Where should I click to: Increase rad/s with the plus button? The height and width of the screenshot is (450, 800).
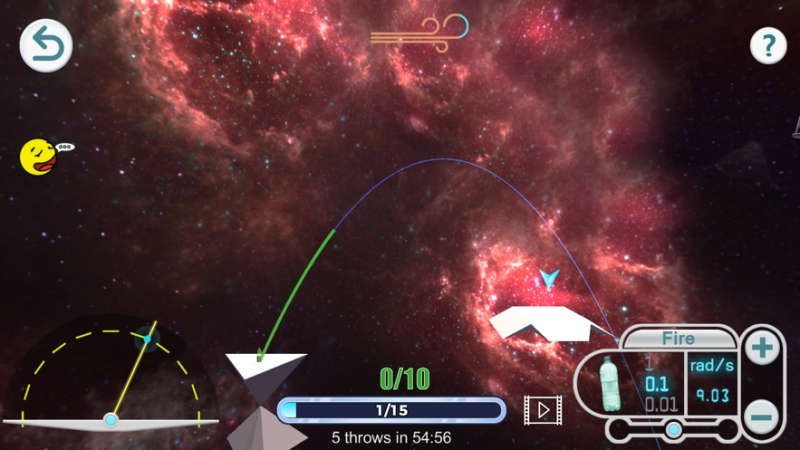point(762,349)
